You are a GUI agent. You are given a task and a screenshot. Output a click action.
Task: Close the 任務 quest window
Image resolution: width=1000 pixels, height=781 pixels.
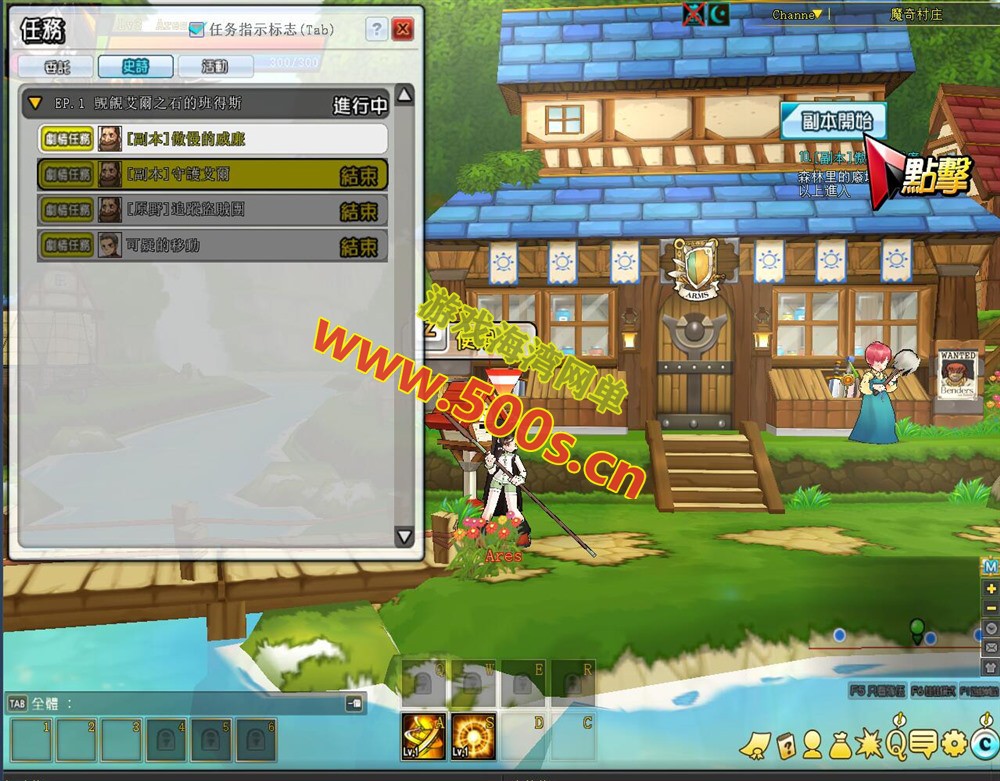[x=403, y=29]
